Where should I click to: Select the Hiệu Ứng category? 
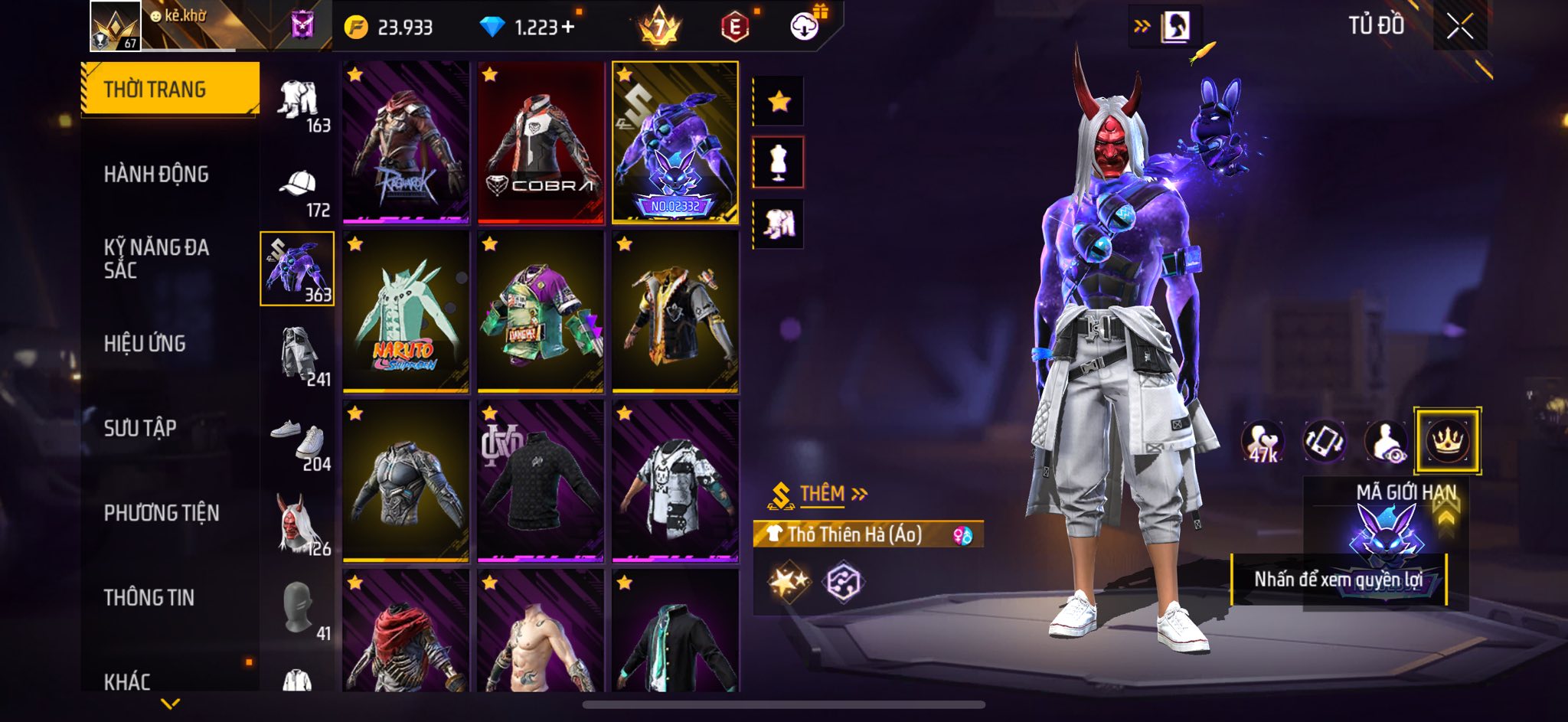click(145, 344)
